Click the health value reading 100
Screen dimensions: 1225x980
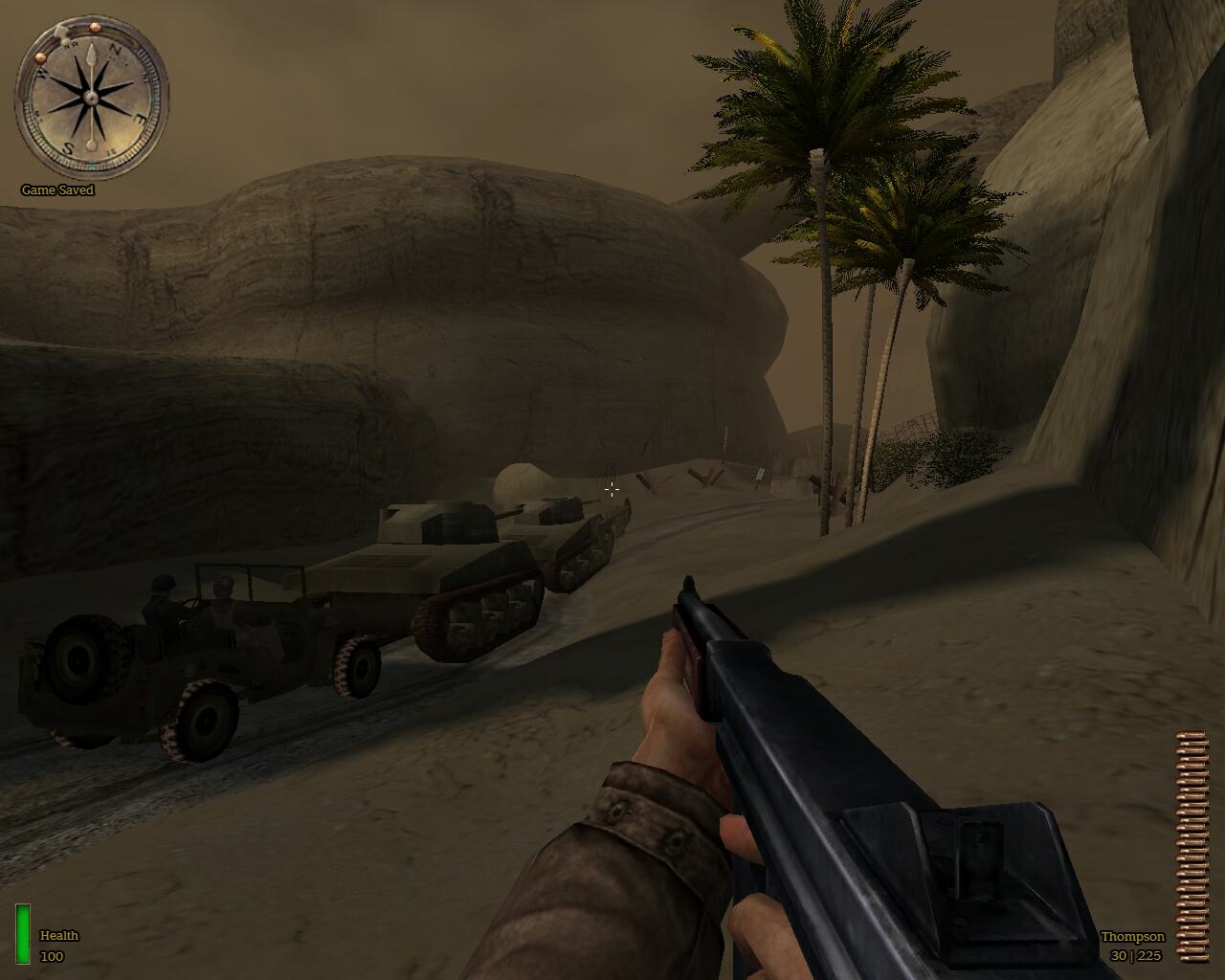pyautogui.click(x=53, y=955)
